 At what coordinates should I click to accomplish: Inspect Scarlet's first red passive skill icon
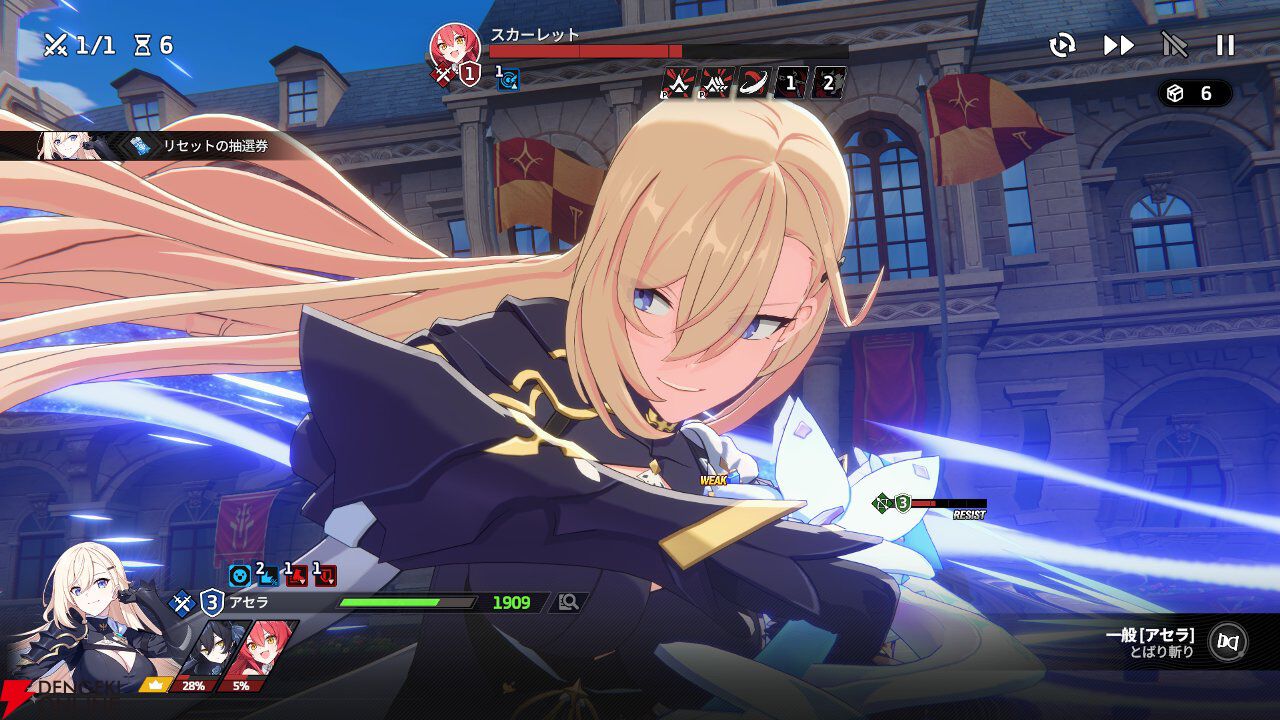679,83
